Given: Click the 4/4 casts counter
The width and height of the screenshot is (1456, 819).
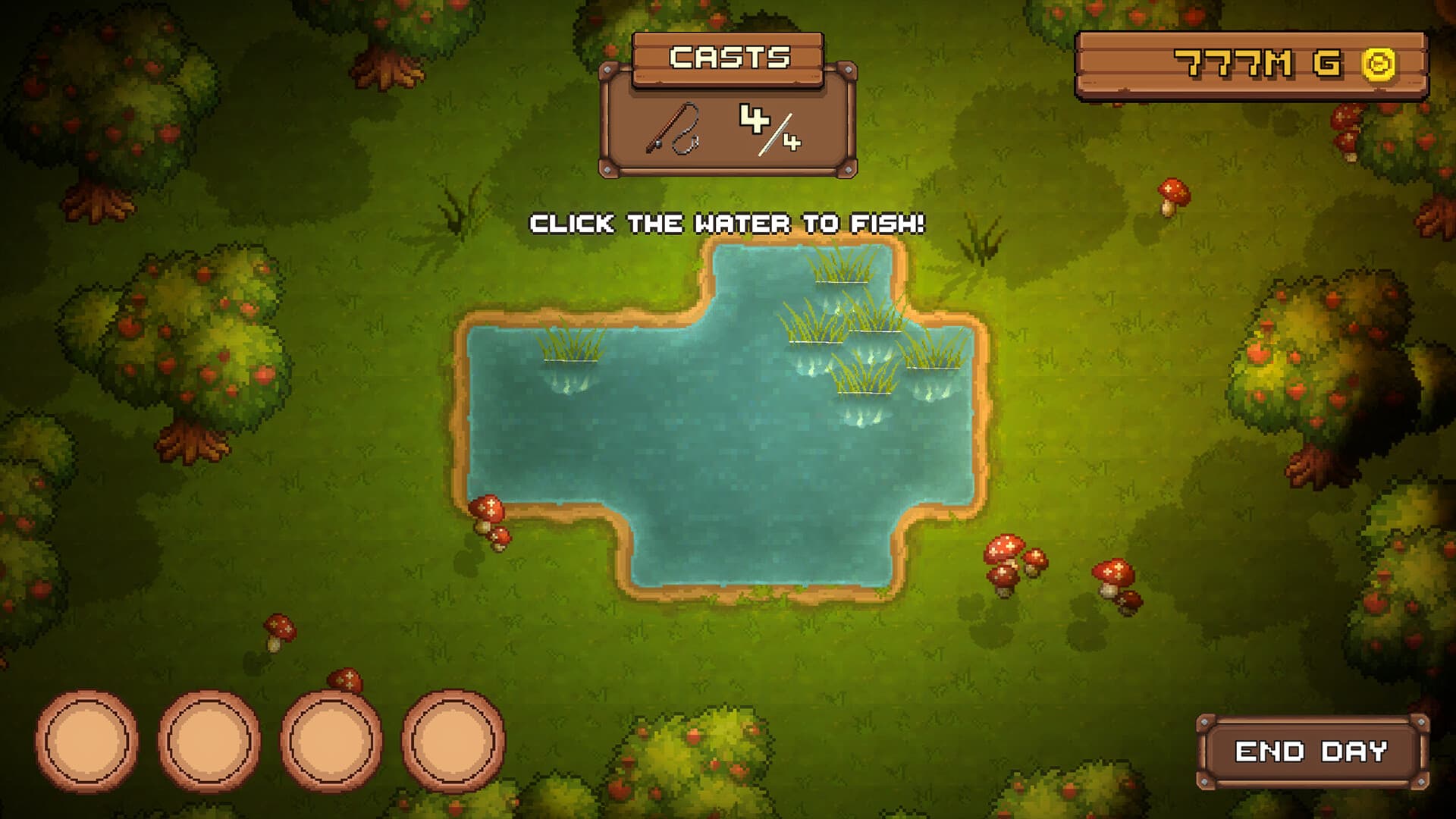Looking at the screenshot, I should coord(768,129).
